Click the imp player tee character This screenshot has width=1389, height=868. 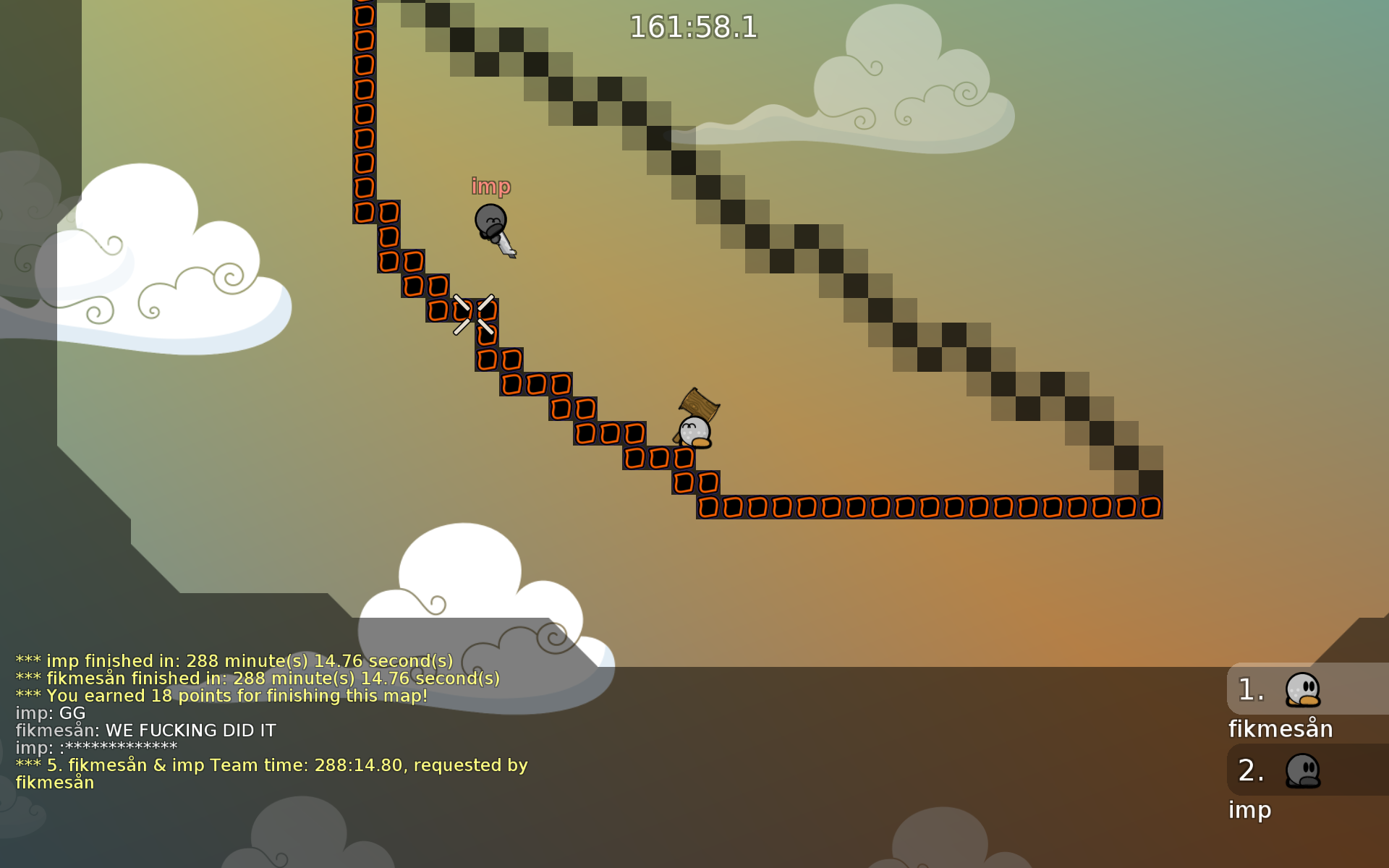[x=490, y=221]
